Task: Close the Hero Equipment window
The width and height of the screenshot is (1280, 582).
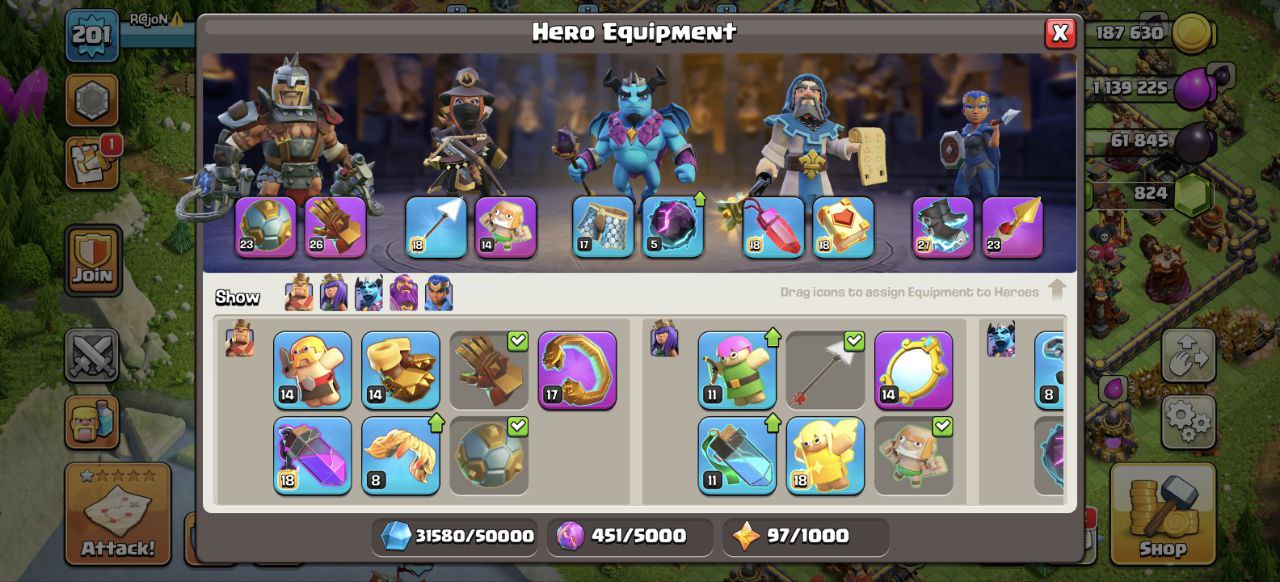Action: click(x=1060, y=33)
